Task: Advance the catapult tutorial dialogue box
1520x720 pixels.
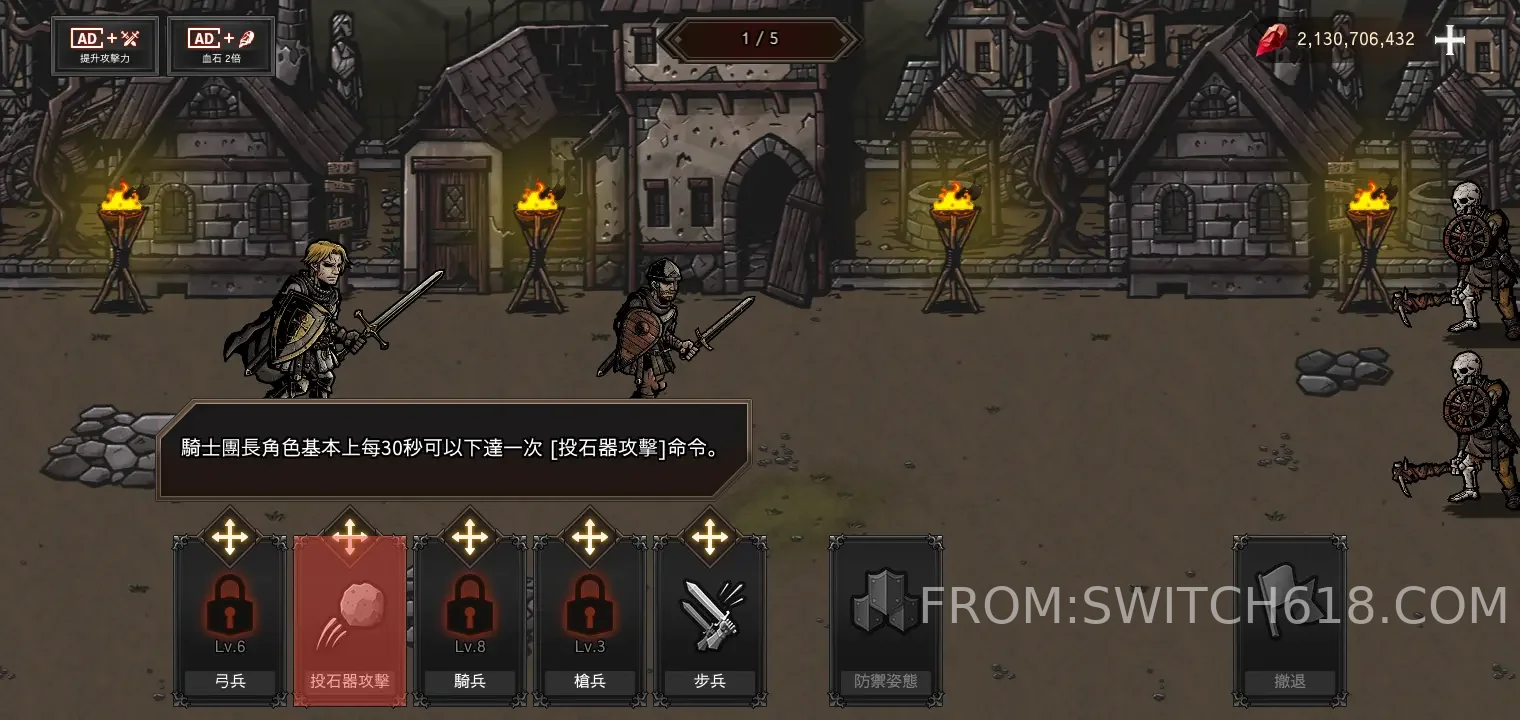Action: pos(453,450)
